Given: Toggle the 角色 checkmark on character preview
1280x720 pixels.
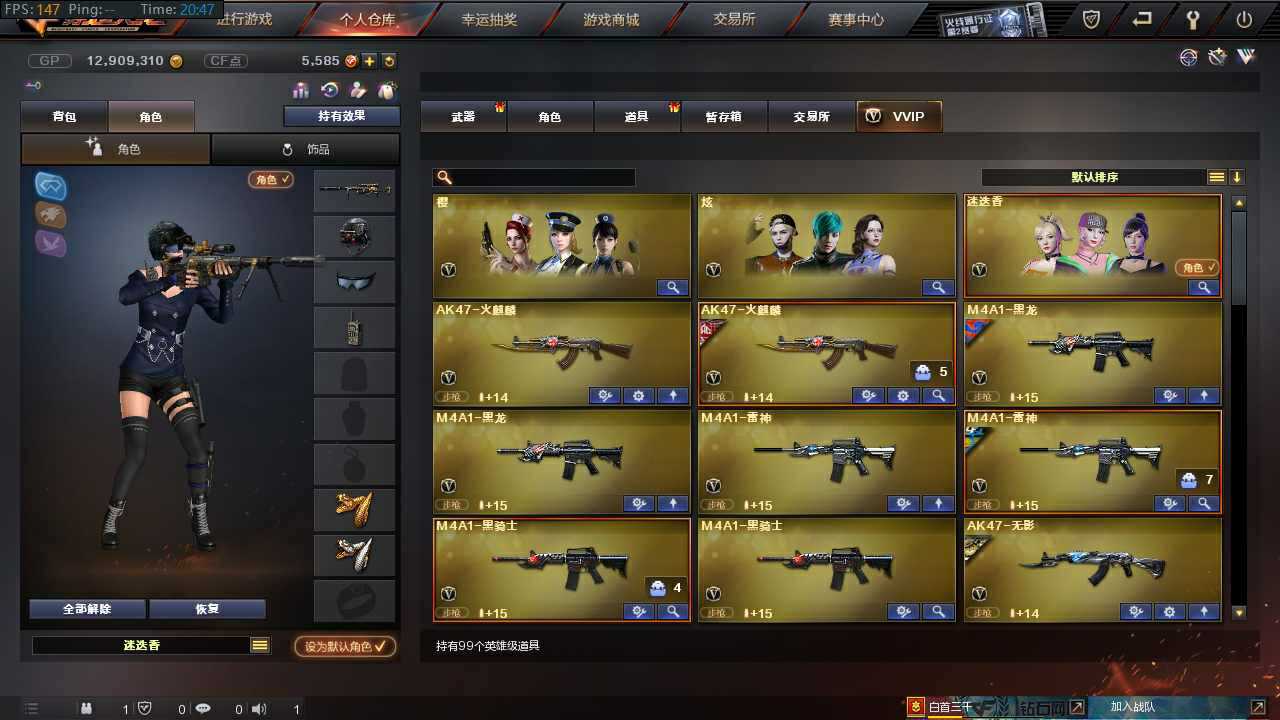Looking at the screenshot, I should click(x=270, y=180).
